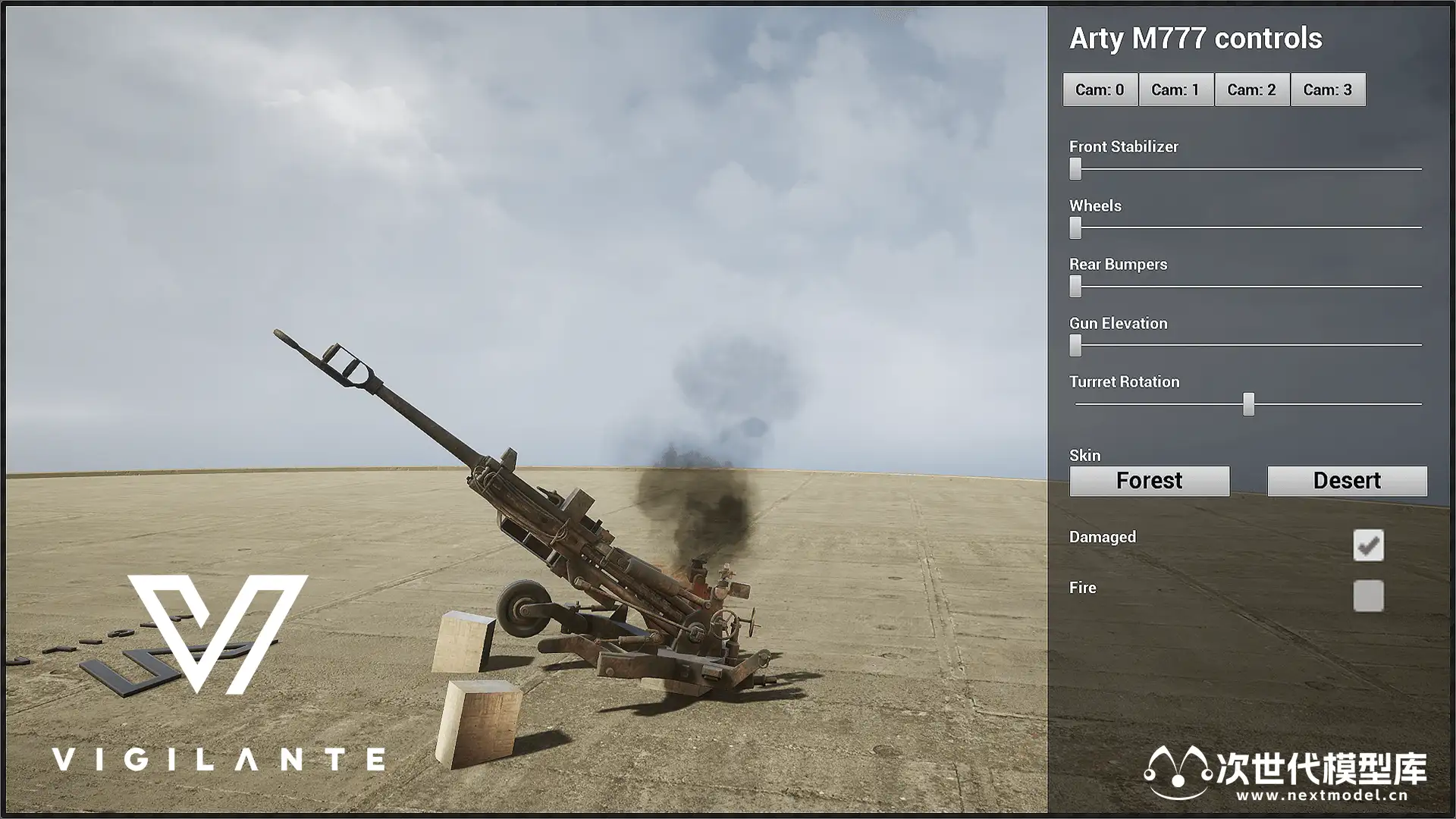Image resolution: width=1456 pixels, height=819 pixels.
Task: Click the Gun Elevation slider handle
Action: click(x=1075, y=345)
